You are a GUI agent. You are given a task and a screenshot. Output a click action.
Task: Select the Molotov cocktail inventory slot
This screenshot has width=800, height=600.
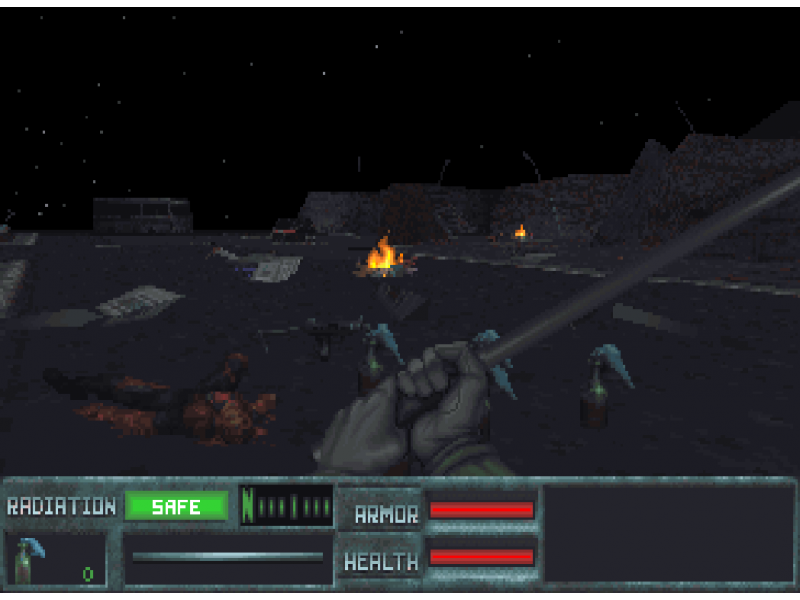coord(55,560)
